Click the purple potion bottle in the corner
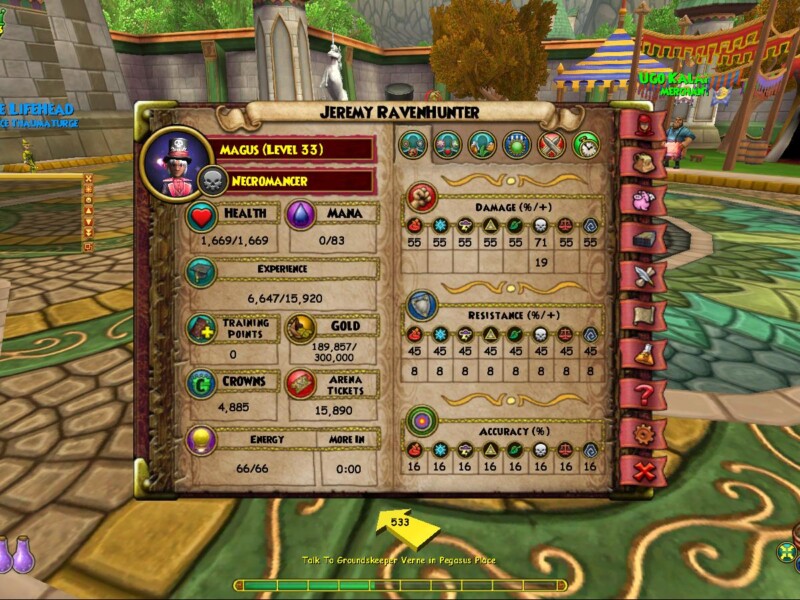This screenshot has height=600, width=800. click(x=22, y=554)
